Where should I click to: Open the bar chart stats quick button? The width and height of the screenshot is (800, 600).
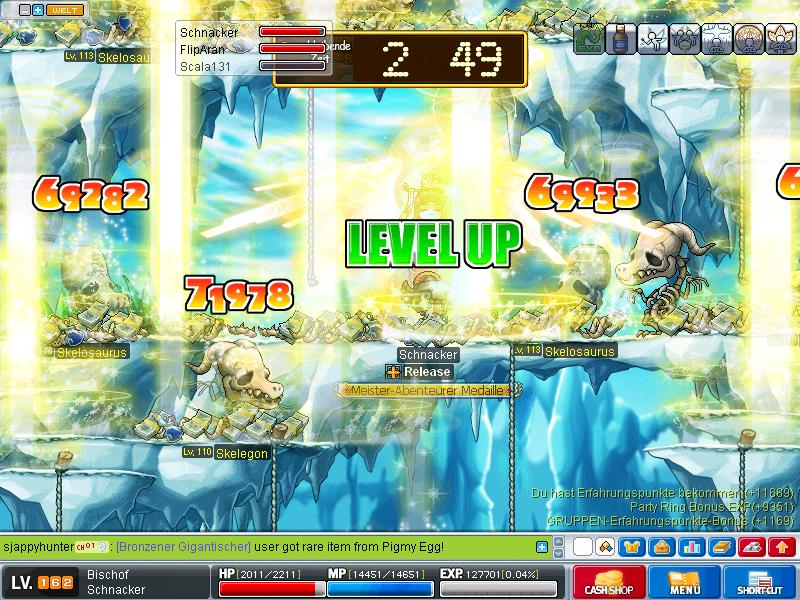coord(691,547)
